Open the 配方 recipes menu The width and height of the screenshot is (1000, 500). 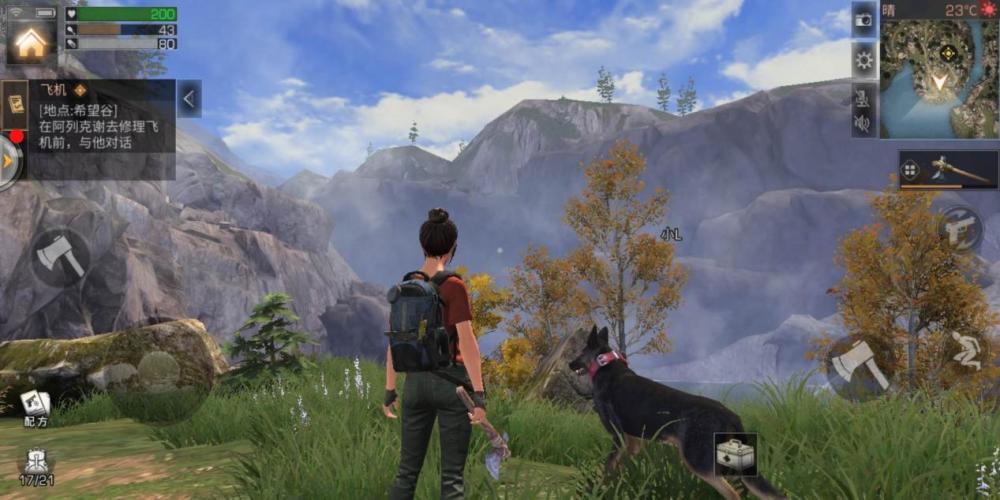coord(36,405)
